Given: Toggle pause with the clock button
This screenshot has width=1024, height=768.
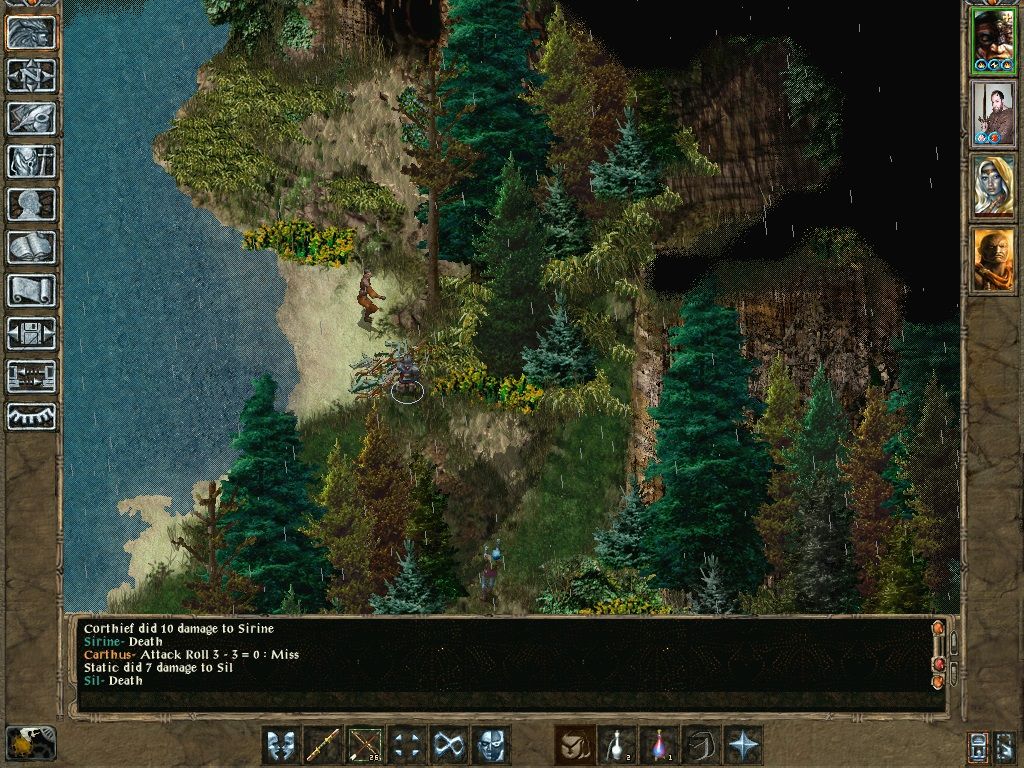Looking at the screenshot, I should [x=31, y=742].
